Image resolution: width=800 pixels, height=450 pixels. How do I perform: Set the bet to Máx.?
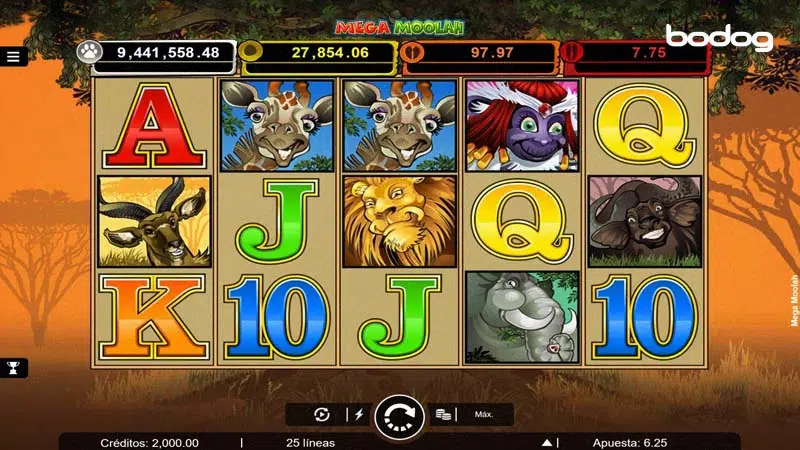tap(485, 414)
